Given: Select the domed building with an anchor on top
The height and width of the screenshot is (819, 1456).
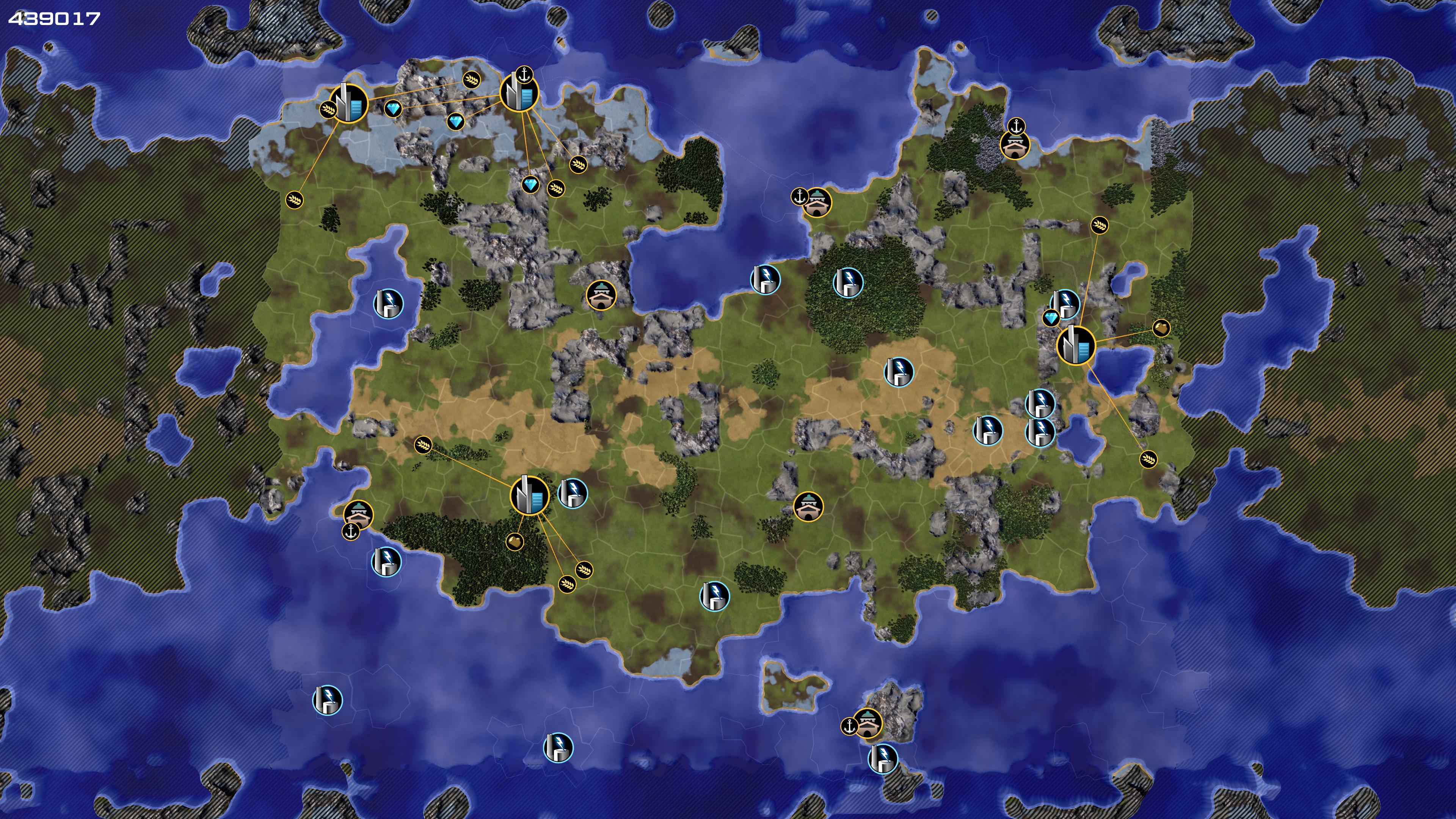Looking at the screenshot, I should coord(1015,145).
